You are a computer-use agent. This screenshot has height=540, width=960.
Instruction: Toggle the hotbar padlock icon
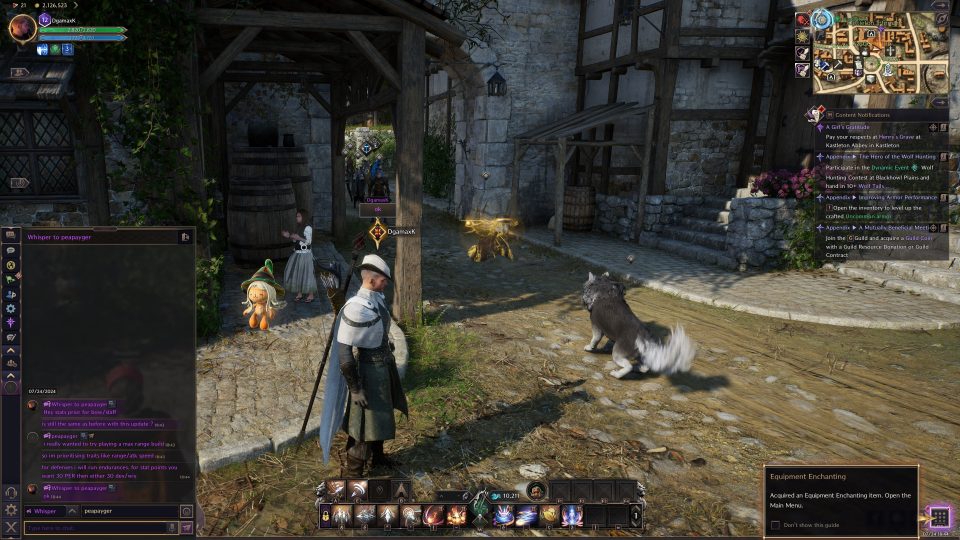click(325, 516)
